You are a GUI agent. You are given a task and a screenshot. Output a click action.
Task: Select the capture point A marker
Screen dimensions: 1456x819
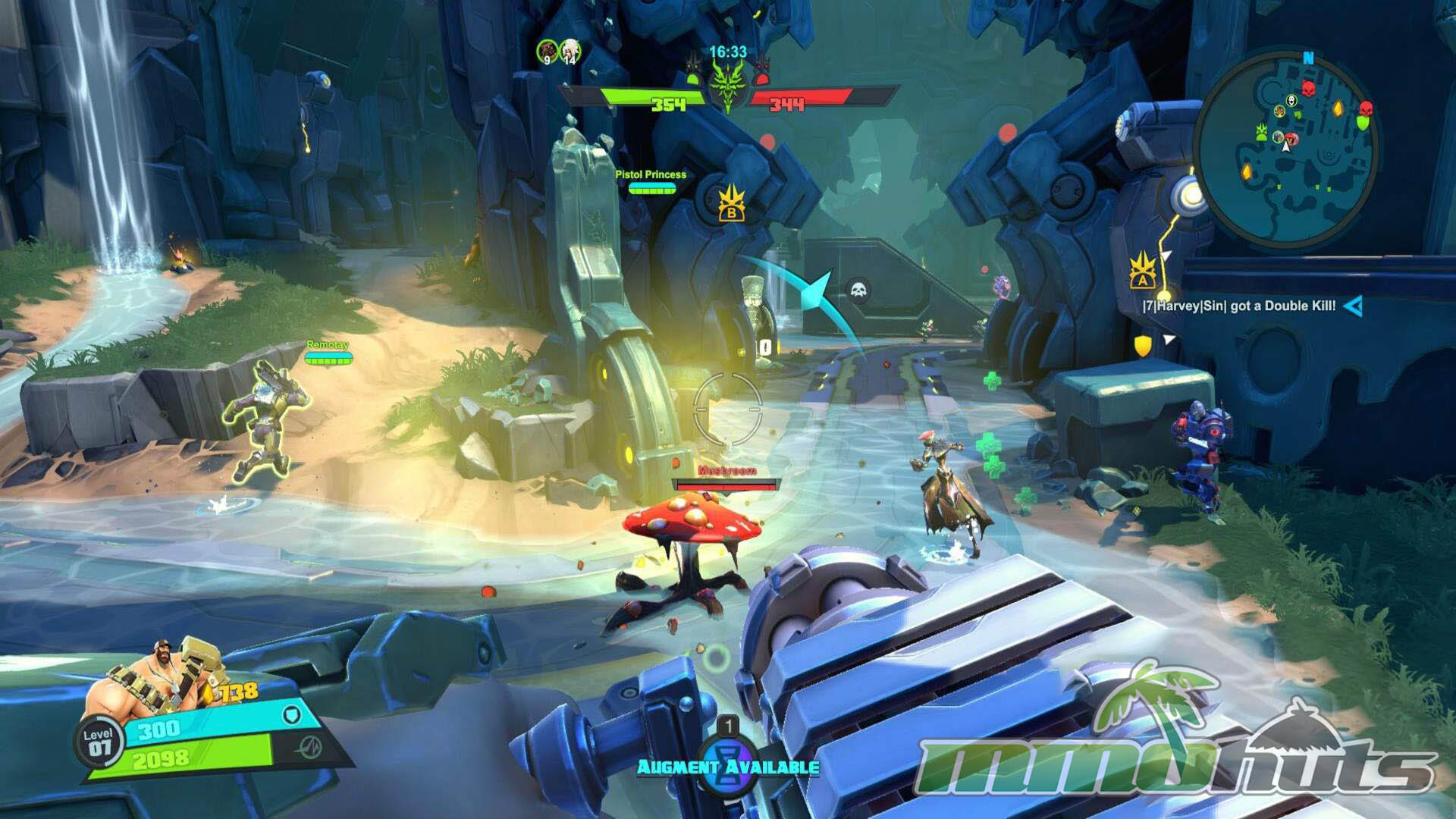pyautogui.click(x=1142, y=271)
